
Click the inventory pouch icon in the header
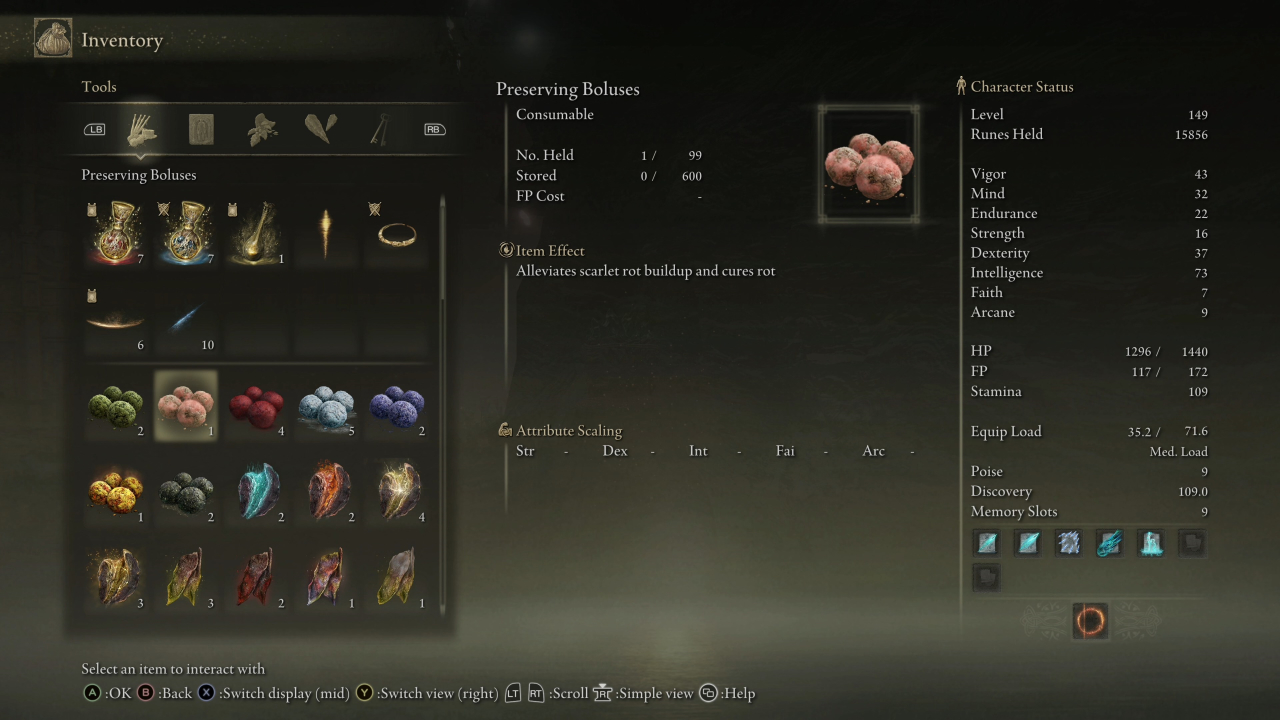coord(52,38)
